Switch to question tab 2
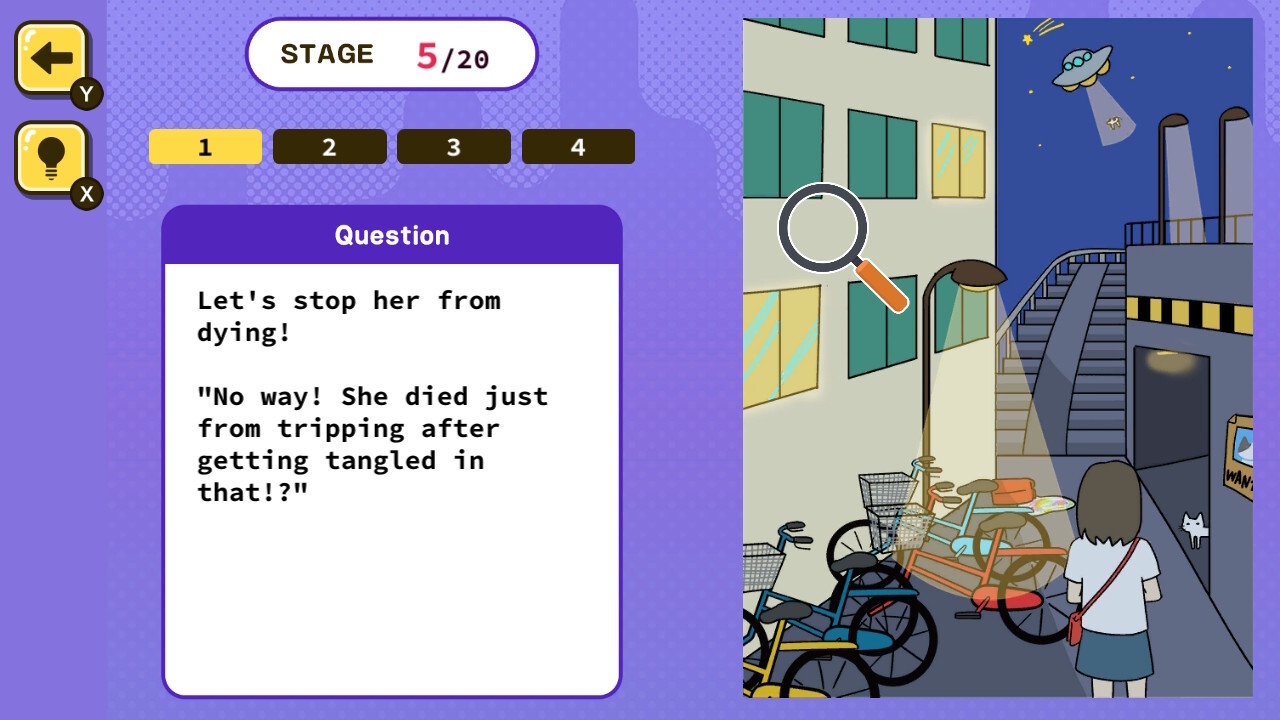This screenshot has width=1280, height=720. (329, 146)
